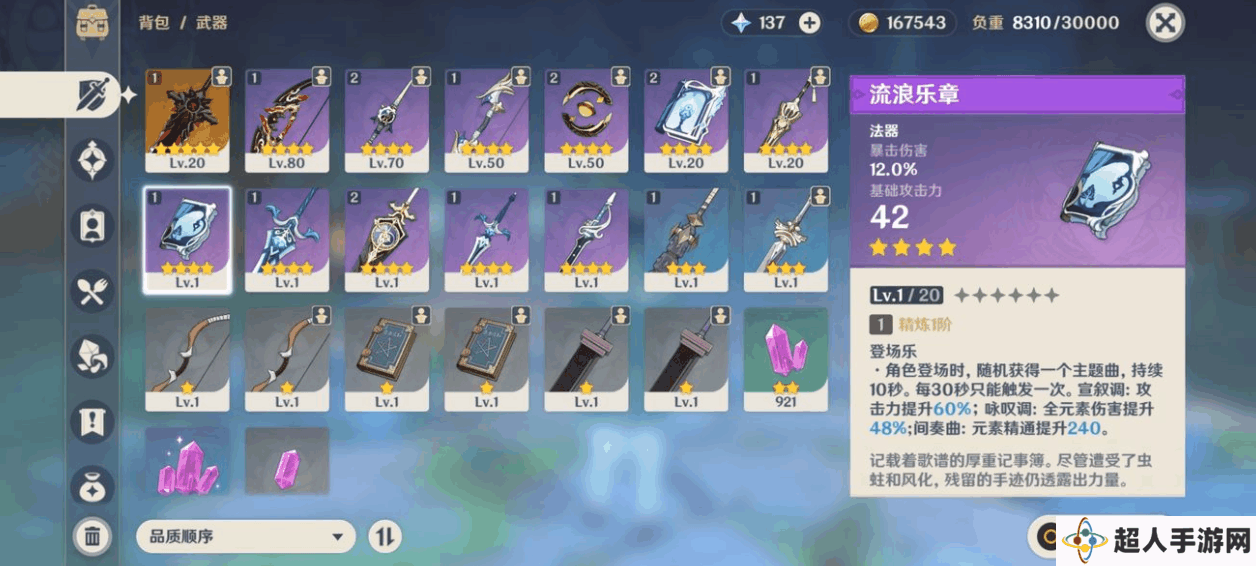Select the Lv.20 blue book catalyst

(x=687, y=120)
